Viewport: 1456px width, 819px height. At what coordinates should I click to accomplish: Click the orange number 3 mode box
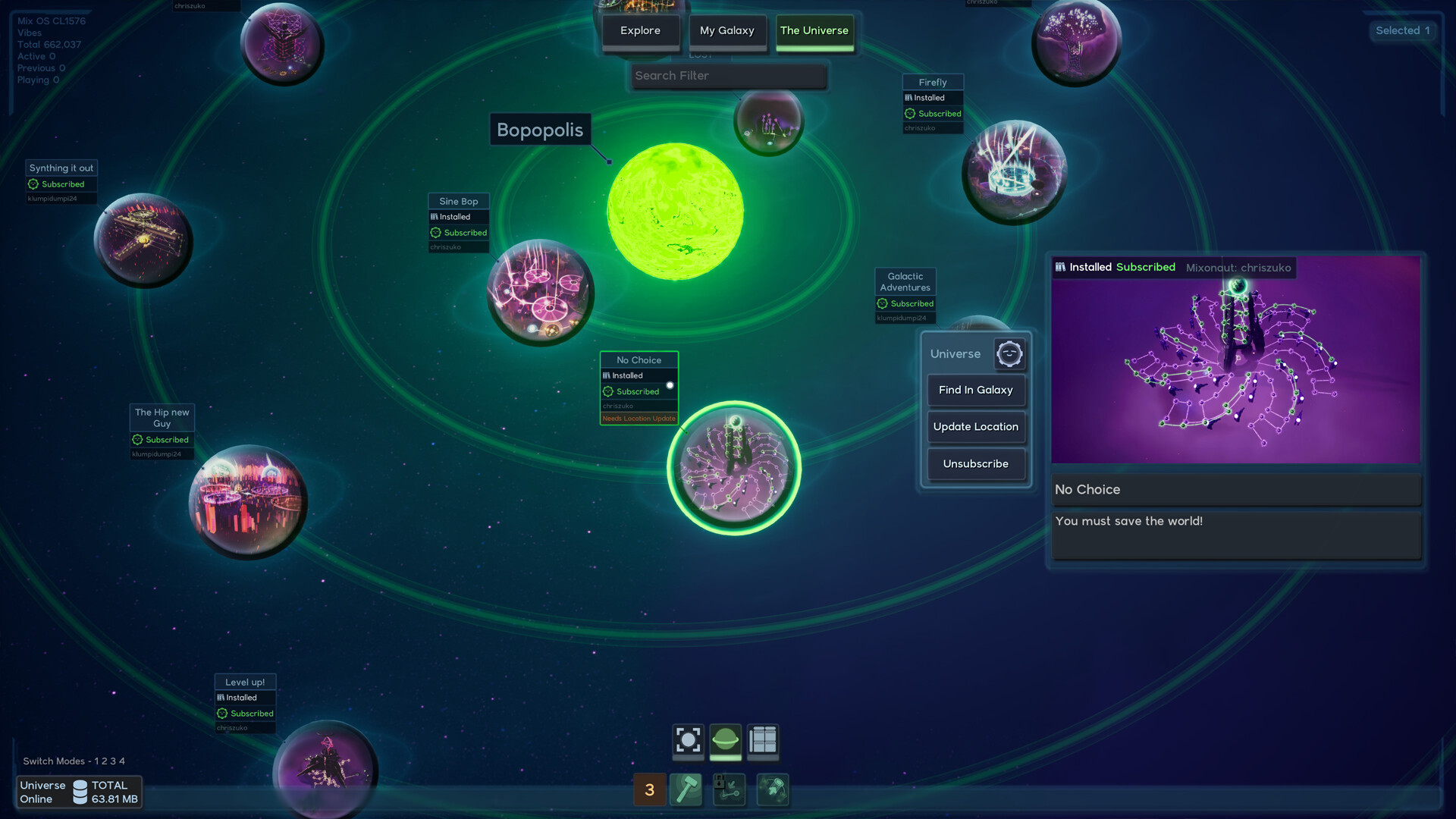tap(649, 789)
